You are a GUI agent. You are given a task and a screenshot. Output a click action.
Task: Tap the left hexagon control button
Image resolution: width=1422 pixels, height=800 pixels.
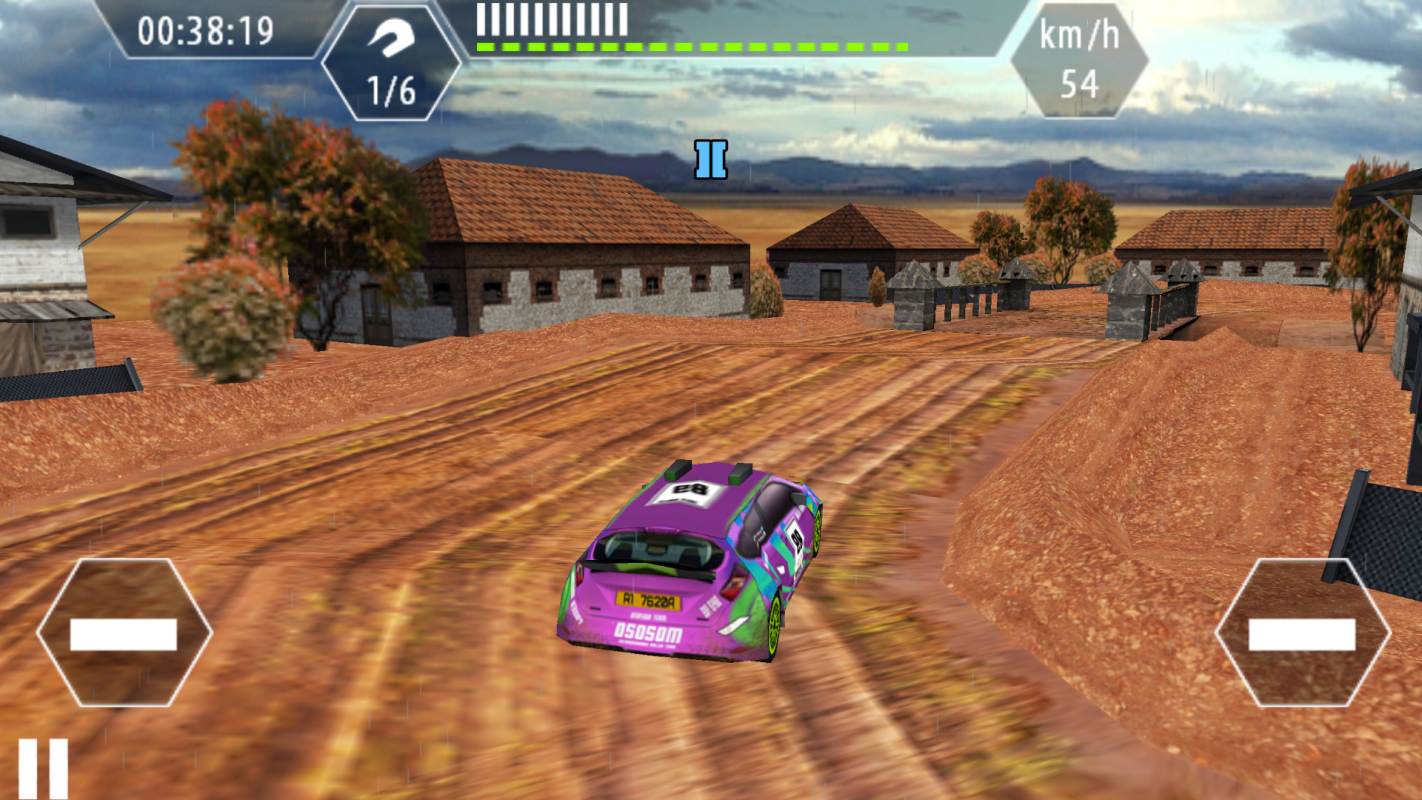124,633
